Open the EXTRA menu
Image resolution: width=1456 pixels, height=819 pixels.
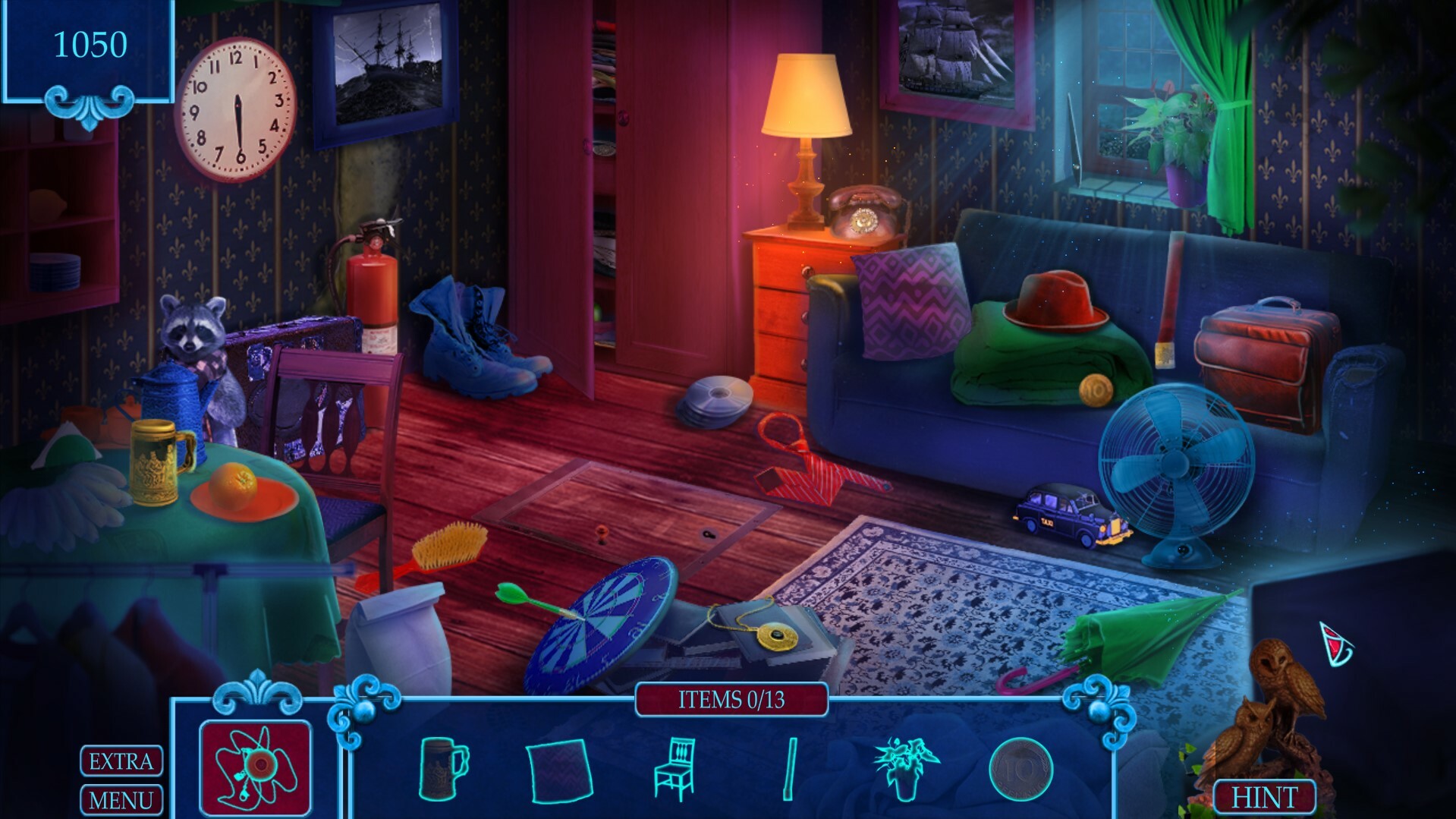click(x=121, y=760)
